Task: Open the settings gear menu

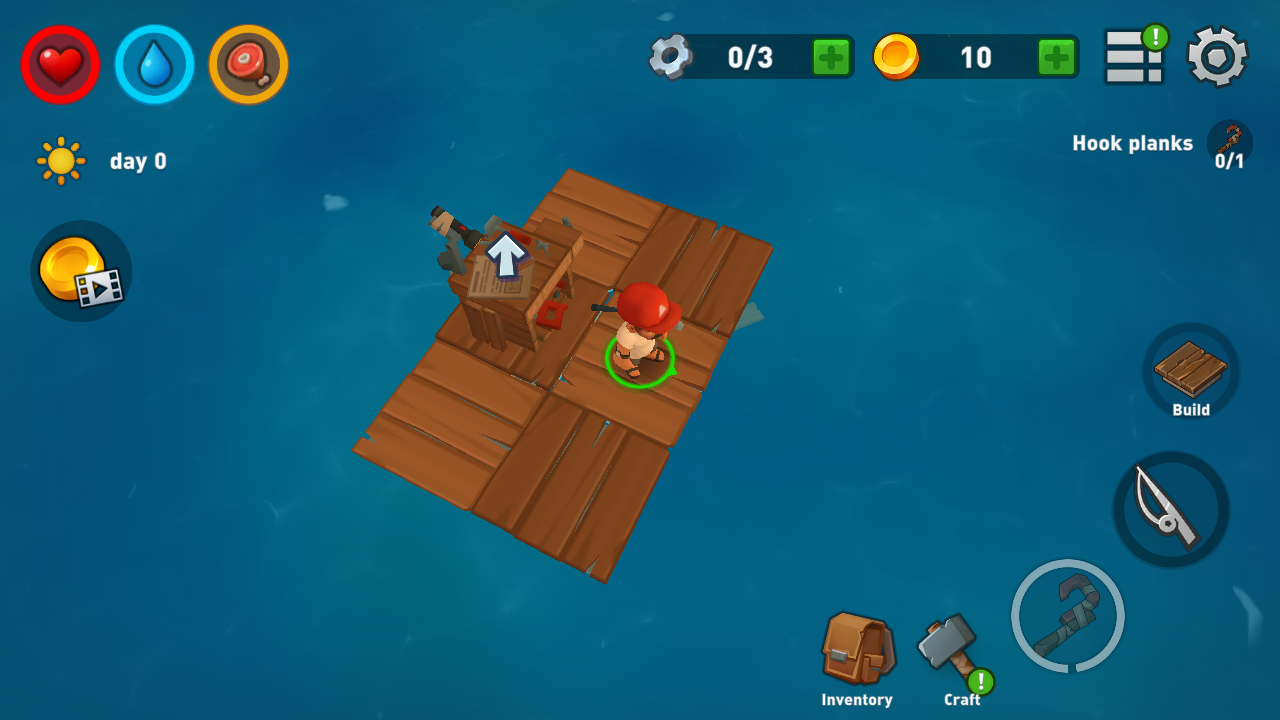Action: (1217, 57)
